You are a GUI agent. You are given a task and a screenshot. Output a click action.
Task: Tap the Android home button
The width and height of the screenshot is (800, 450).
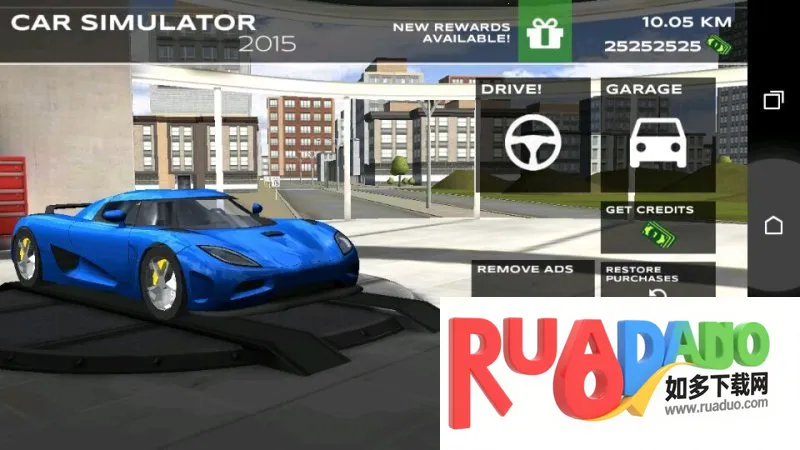(x=773, y=225)
